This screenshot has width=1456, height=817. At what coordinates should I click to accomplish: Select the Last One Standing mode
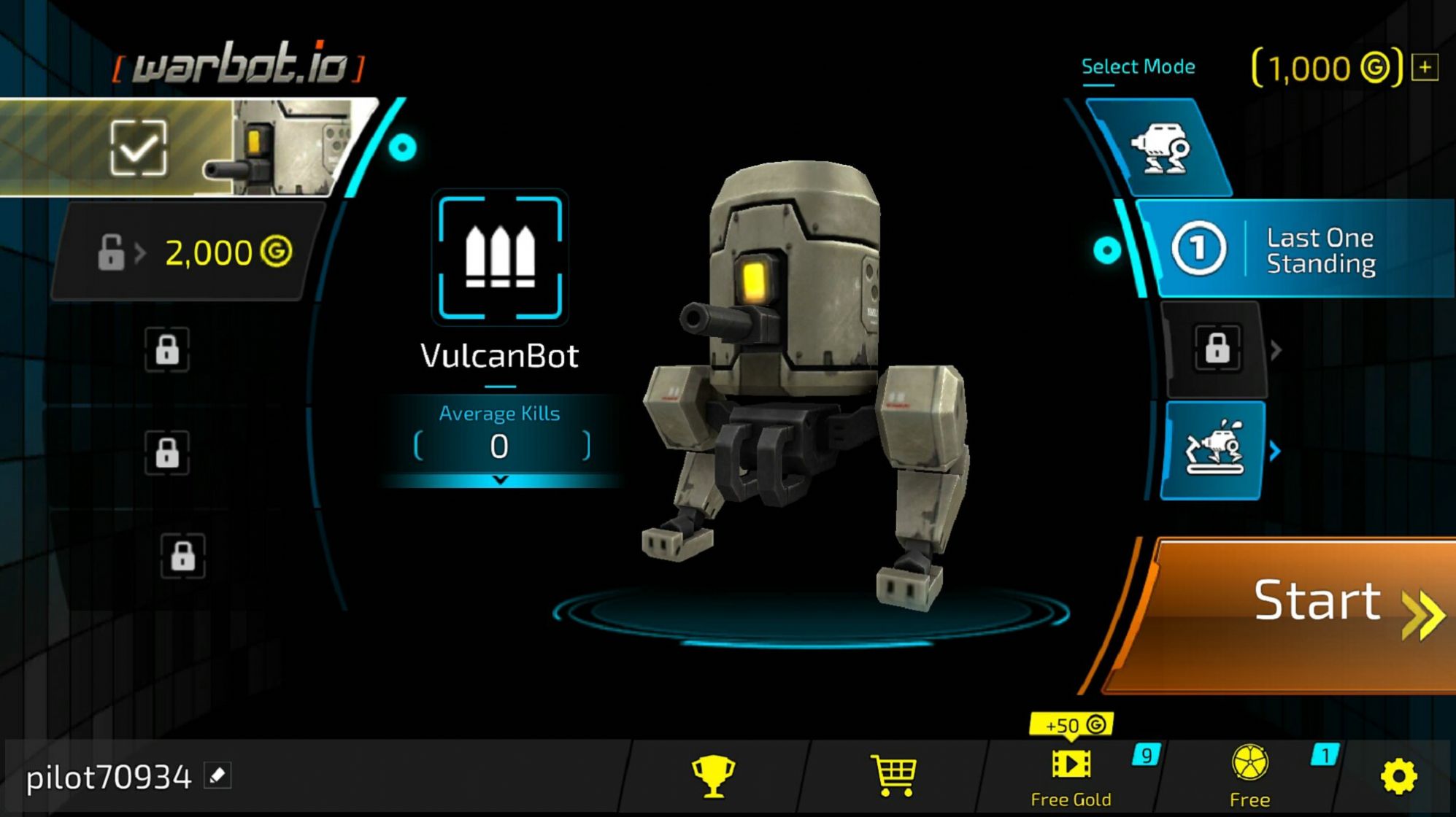(1295, 249)
